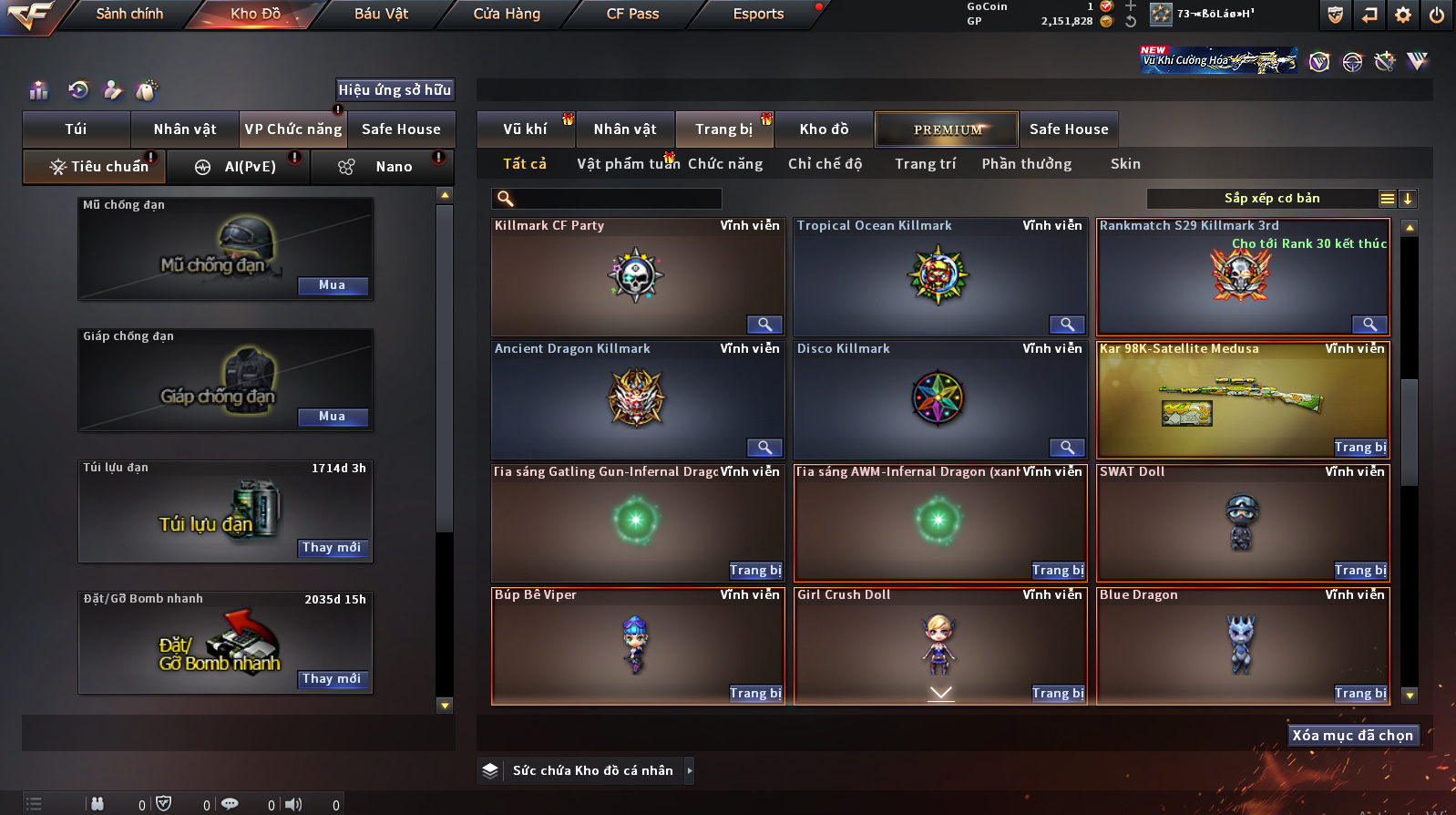Equip the SWAT Doll item
The width and height of the screenshot is (1456, 815).
[1360, 571]
